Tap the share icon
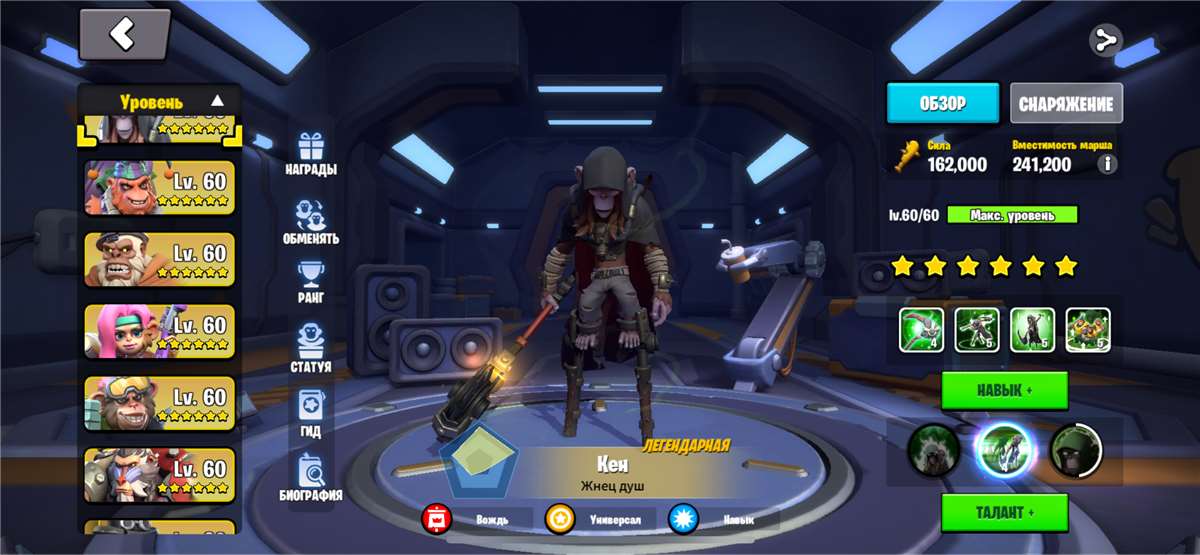 [1105, 41]
